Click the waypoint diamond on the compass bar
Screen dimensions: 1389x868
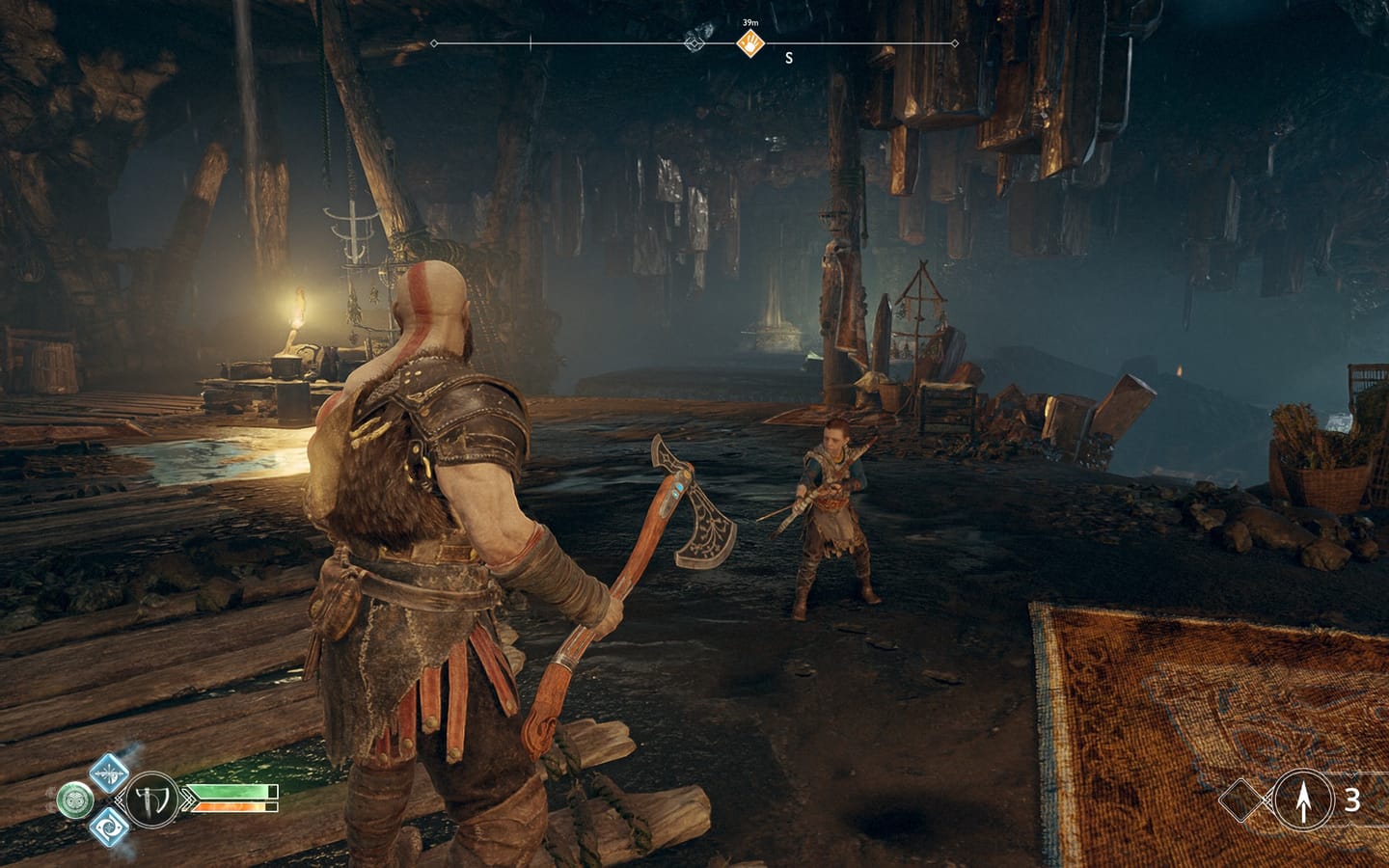coord(694,43)
